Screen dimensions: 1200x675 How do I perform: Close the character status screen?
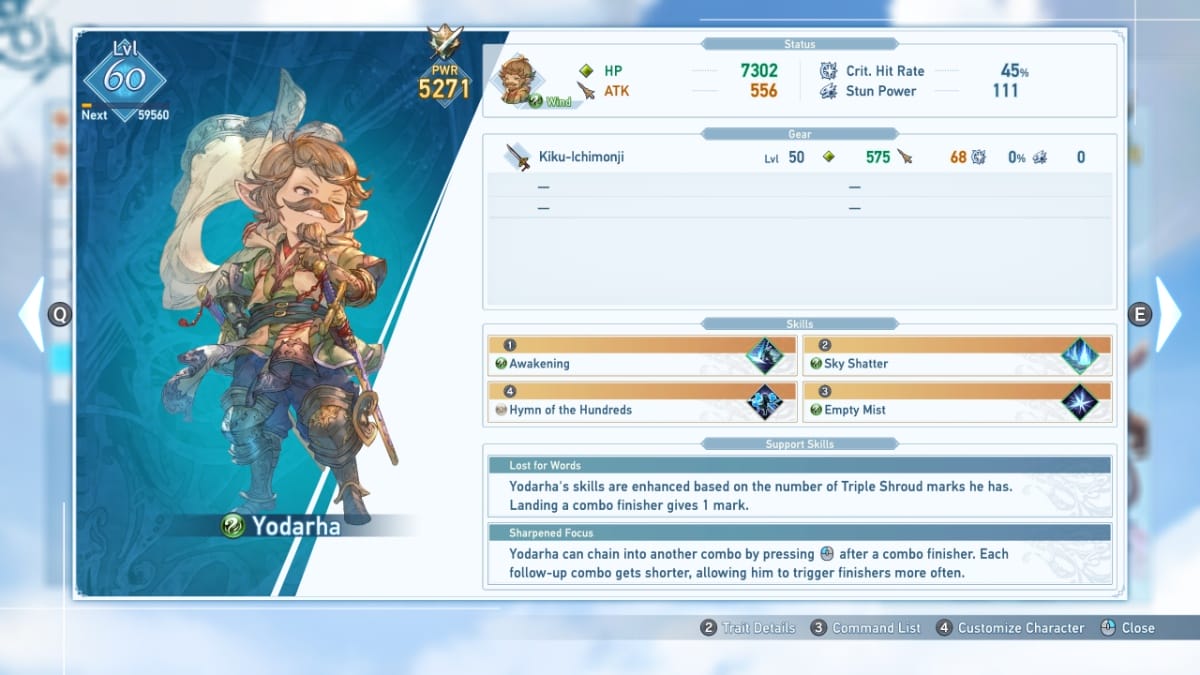pyautogui.click(x=1127, y=628)
